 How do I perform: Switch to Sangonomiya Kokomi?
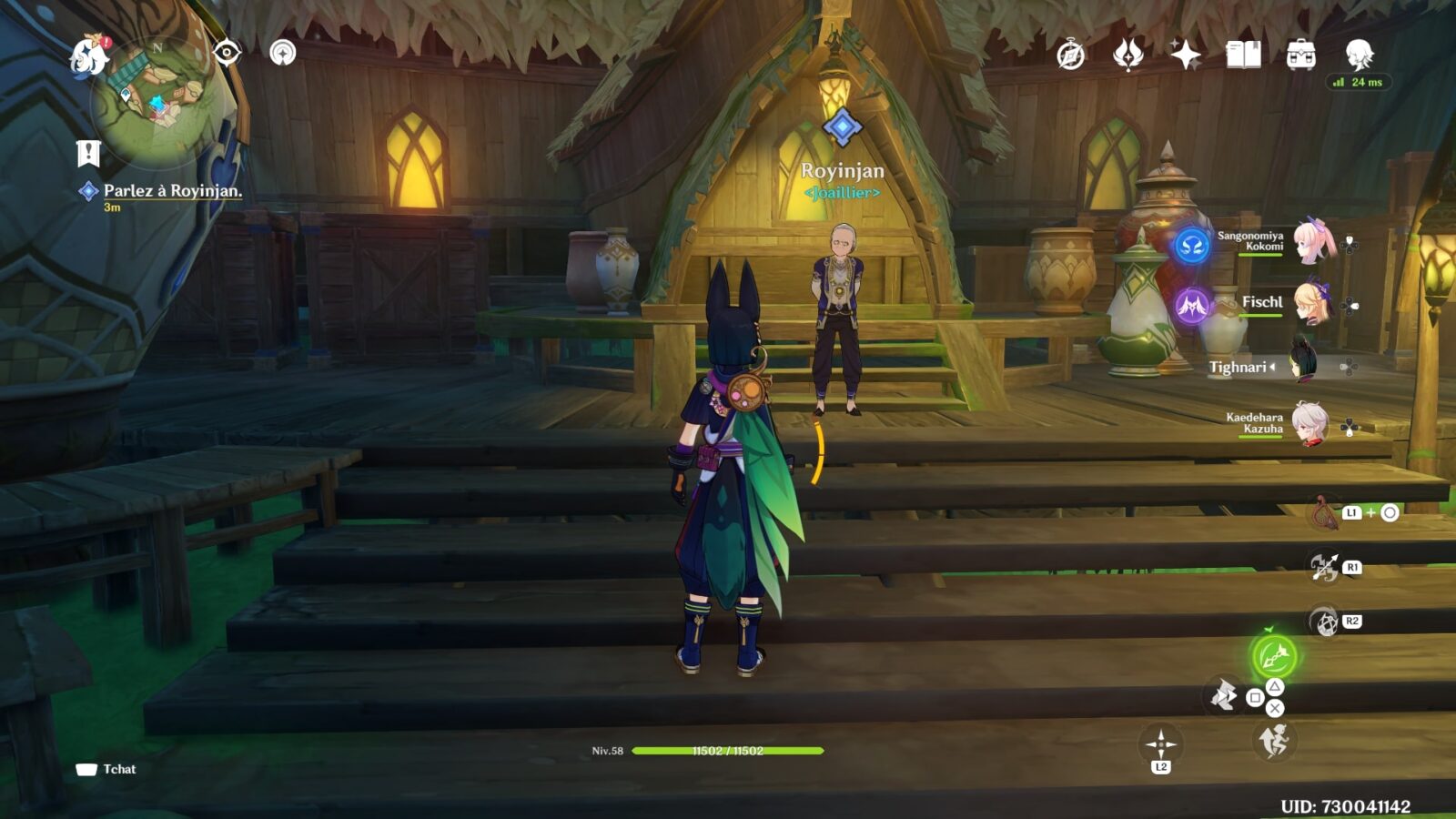pyautogui.click(x=1312, y=242)
